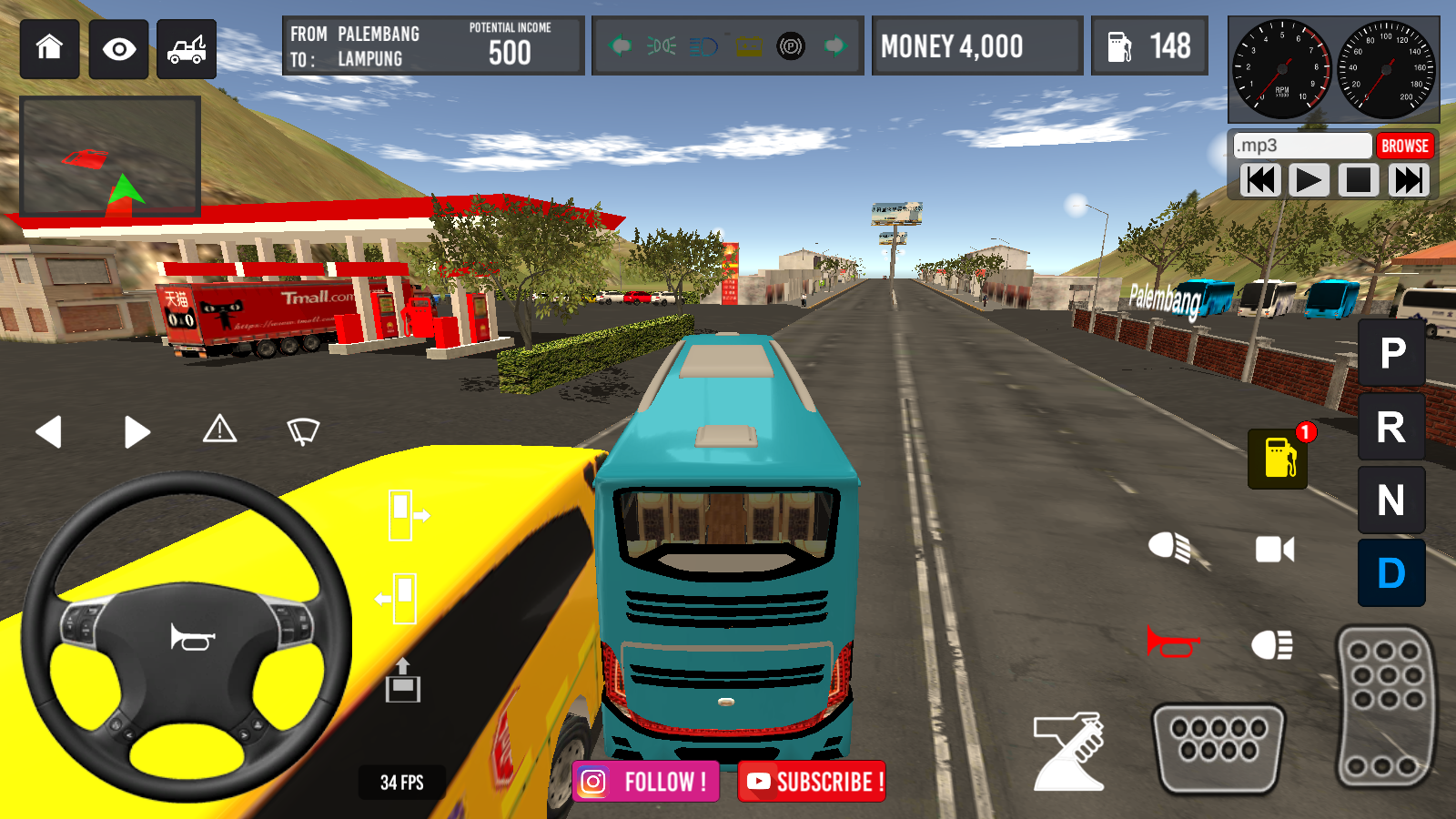Viewport: 1456px width, 819px height.
Task: Toggle the eye view button
Action: (x=119, y=48)
